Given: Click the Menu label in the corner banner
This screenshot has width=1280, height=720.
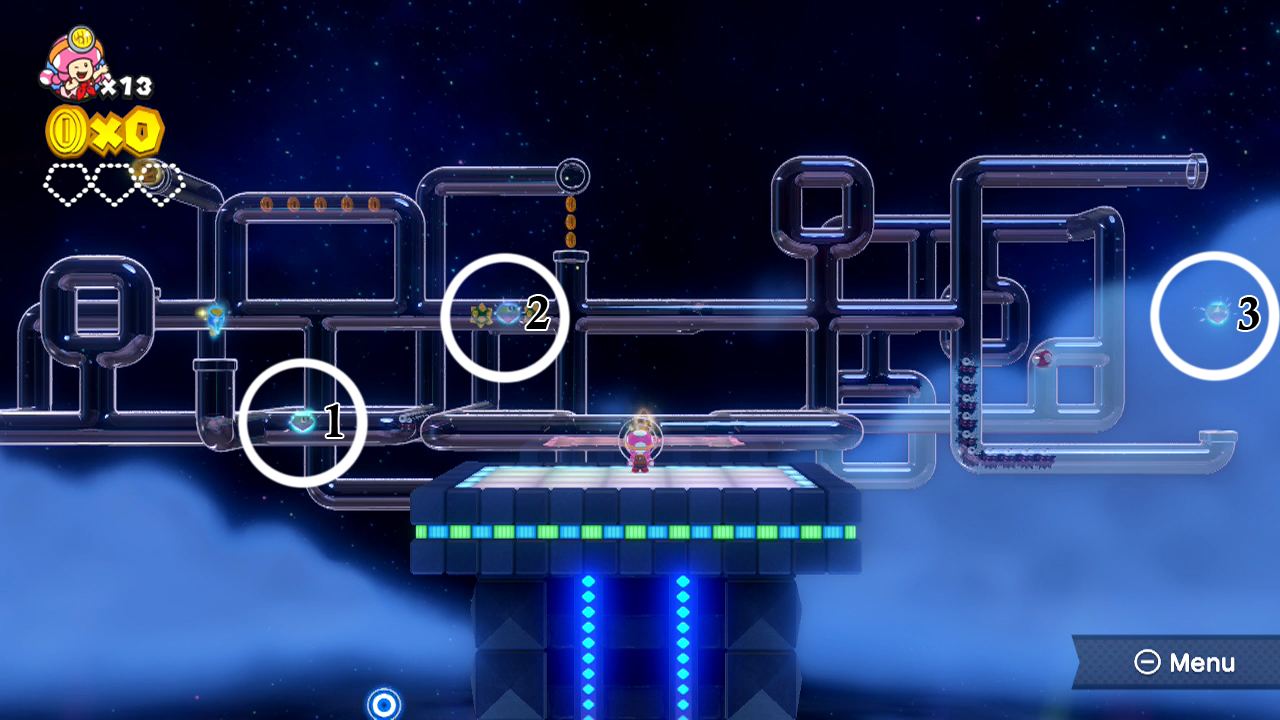Looking at the screenshot, I should pos(1204,662).
